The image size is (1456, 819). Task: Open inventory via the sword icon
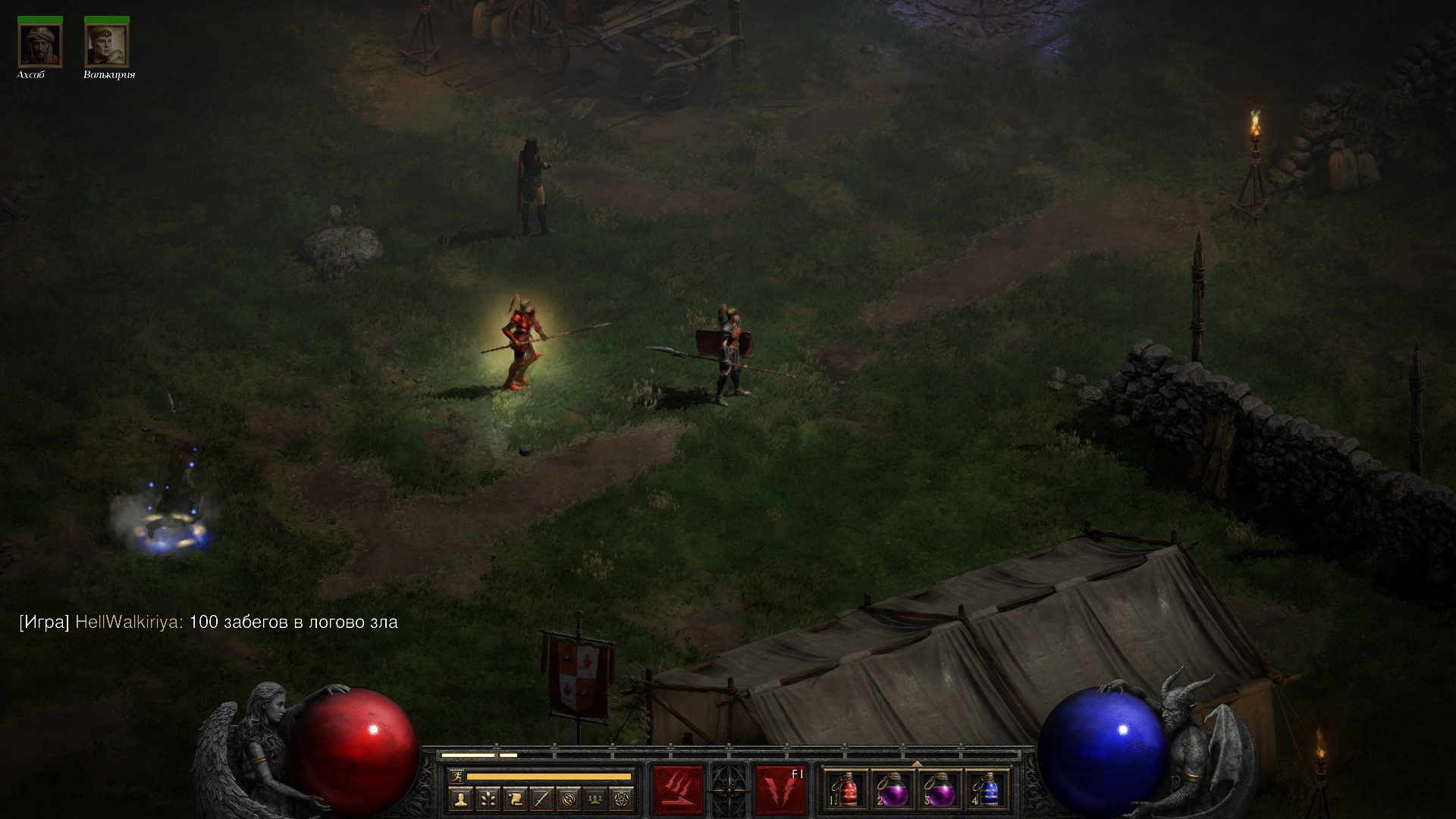[541, 798]
